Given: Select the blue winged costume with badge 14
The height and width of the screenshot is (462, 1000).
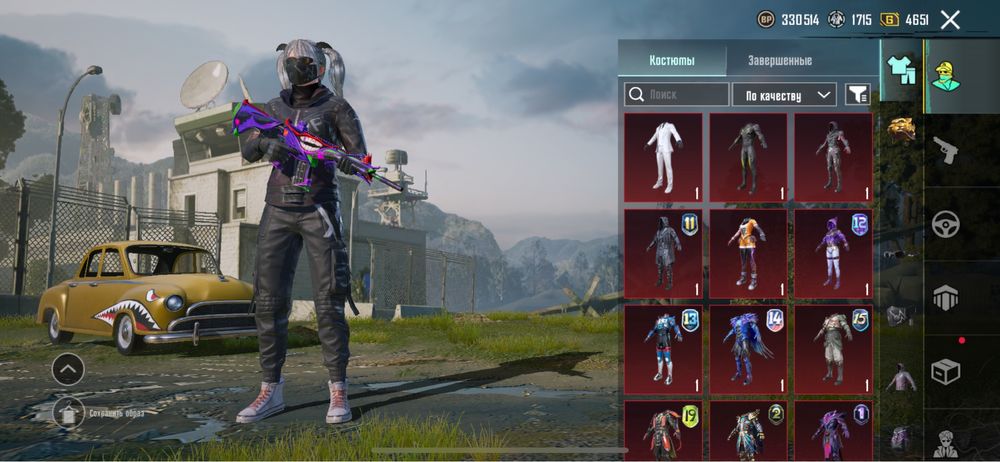Looking at the screenshot, I should point(748,349).
